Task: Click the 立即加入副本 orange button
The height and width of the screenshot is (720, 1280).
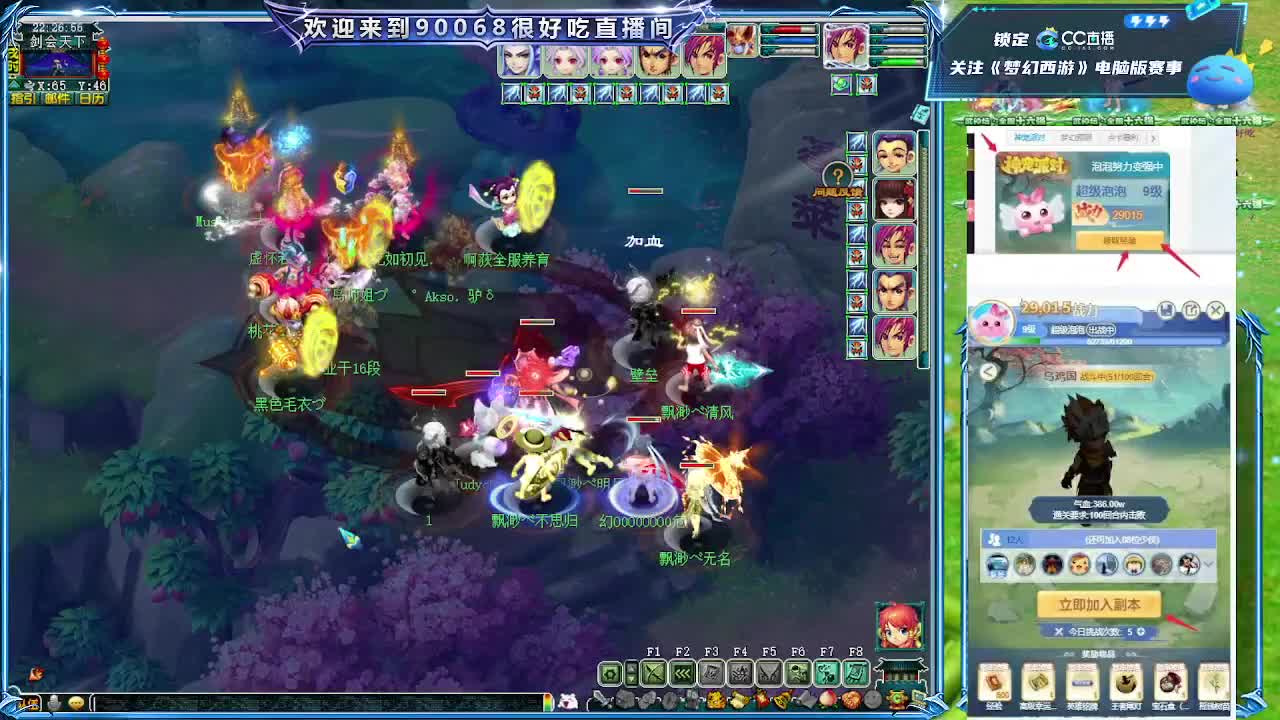Action: point(1099,604)
